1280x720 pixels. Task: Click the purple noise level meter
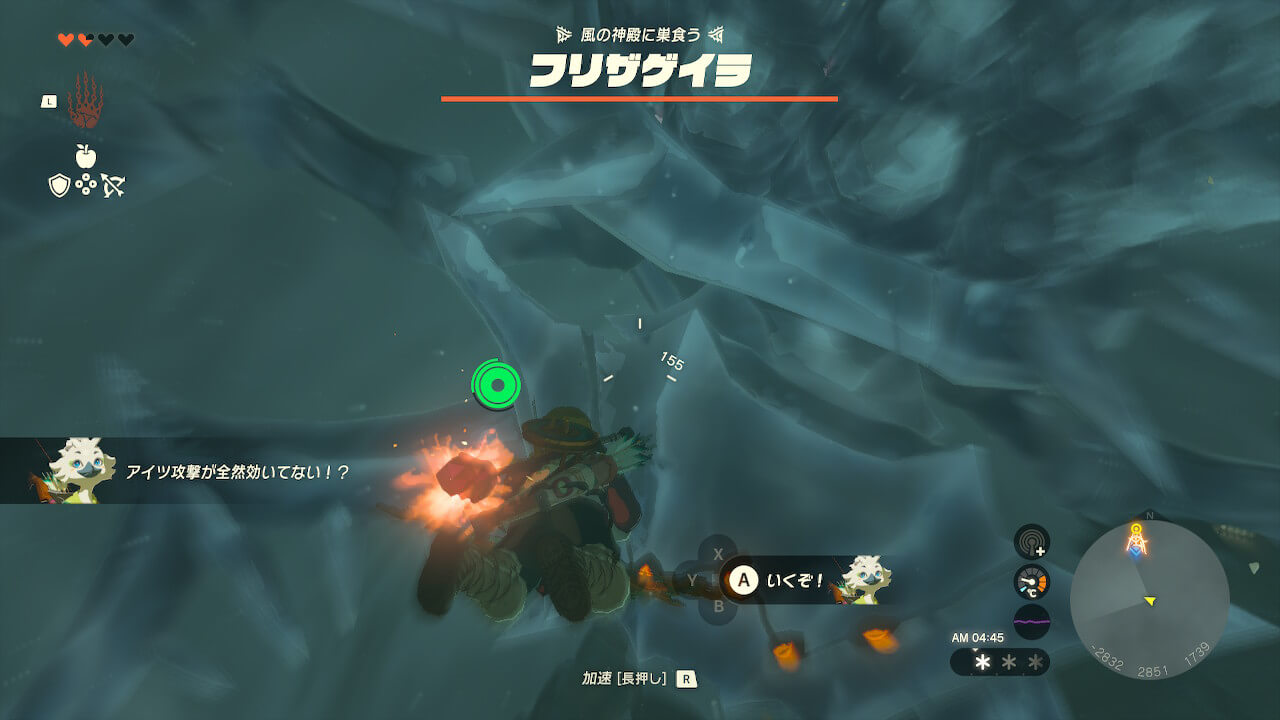[1031, 621]
